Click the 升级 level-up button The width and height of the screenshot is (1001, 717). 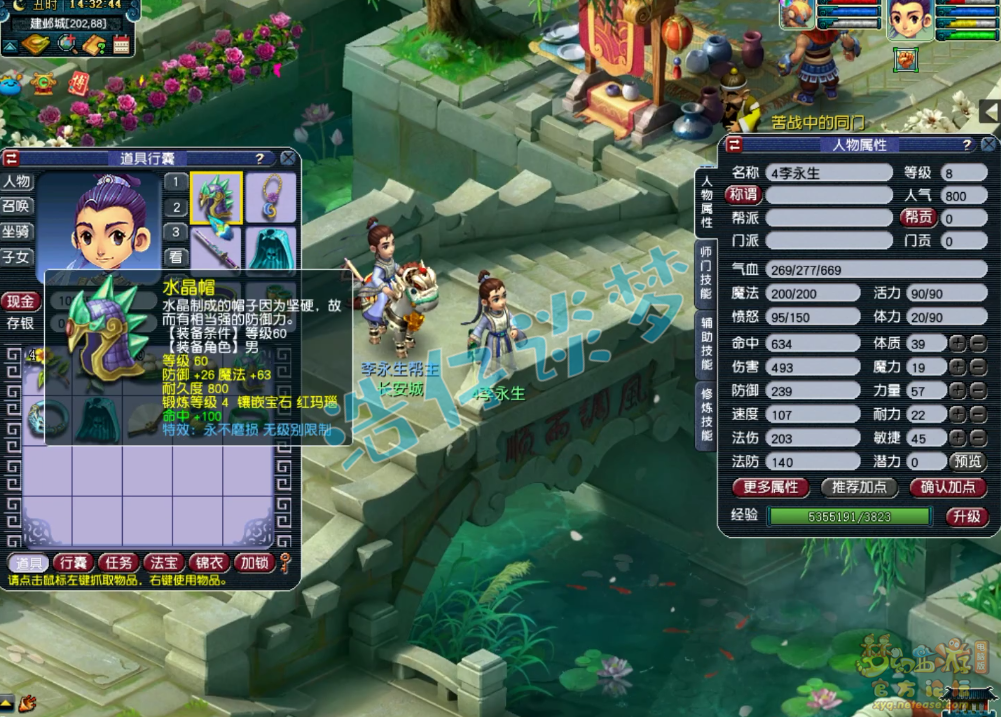click(968, 516)
